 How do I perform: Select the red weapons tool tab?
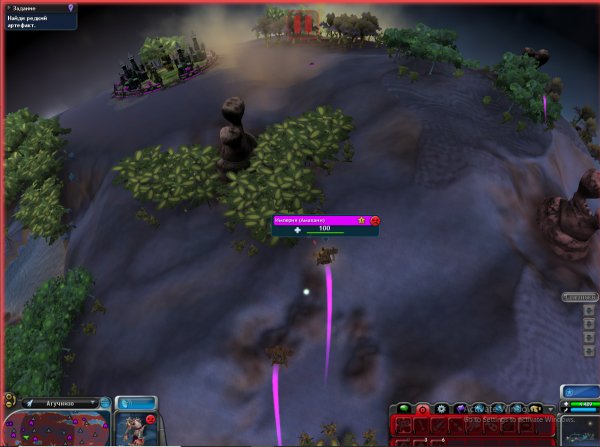pyautogui.click(x=422, y=409)
